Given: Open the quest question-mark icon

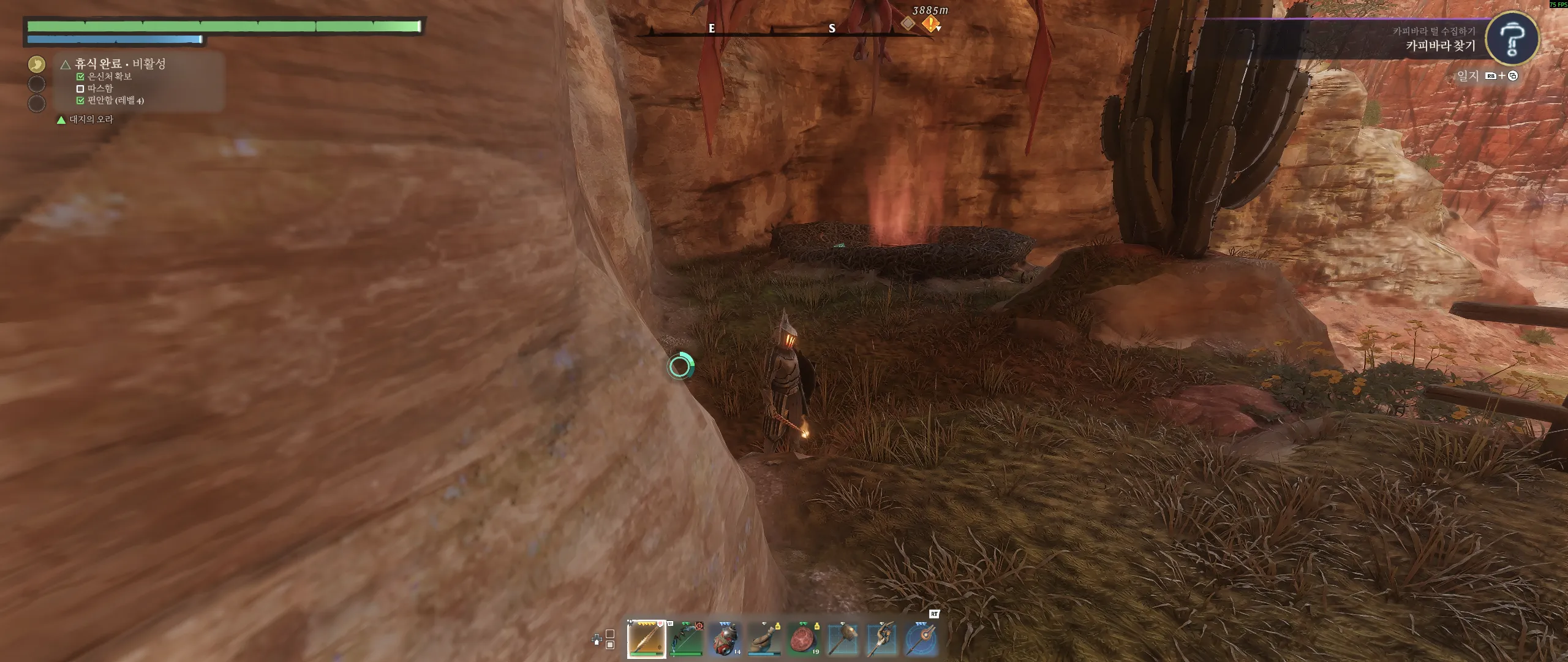Looking at the screenshot, I should point(1512,39).
